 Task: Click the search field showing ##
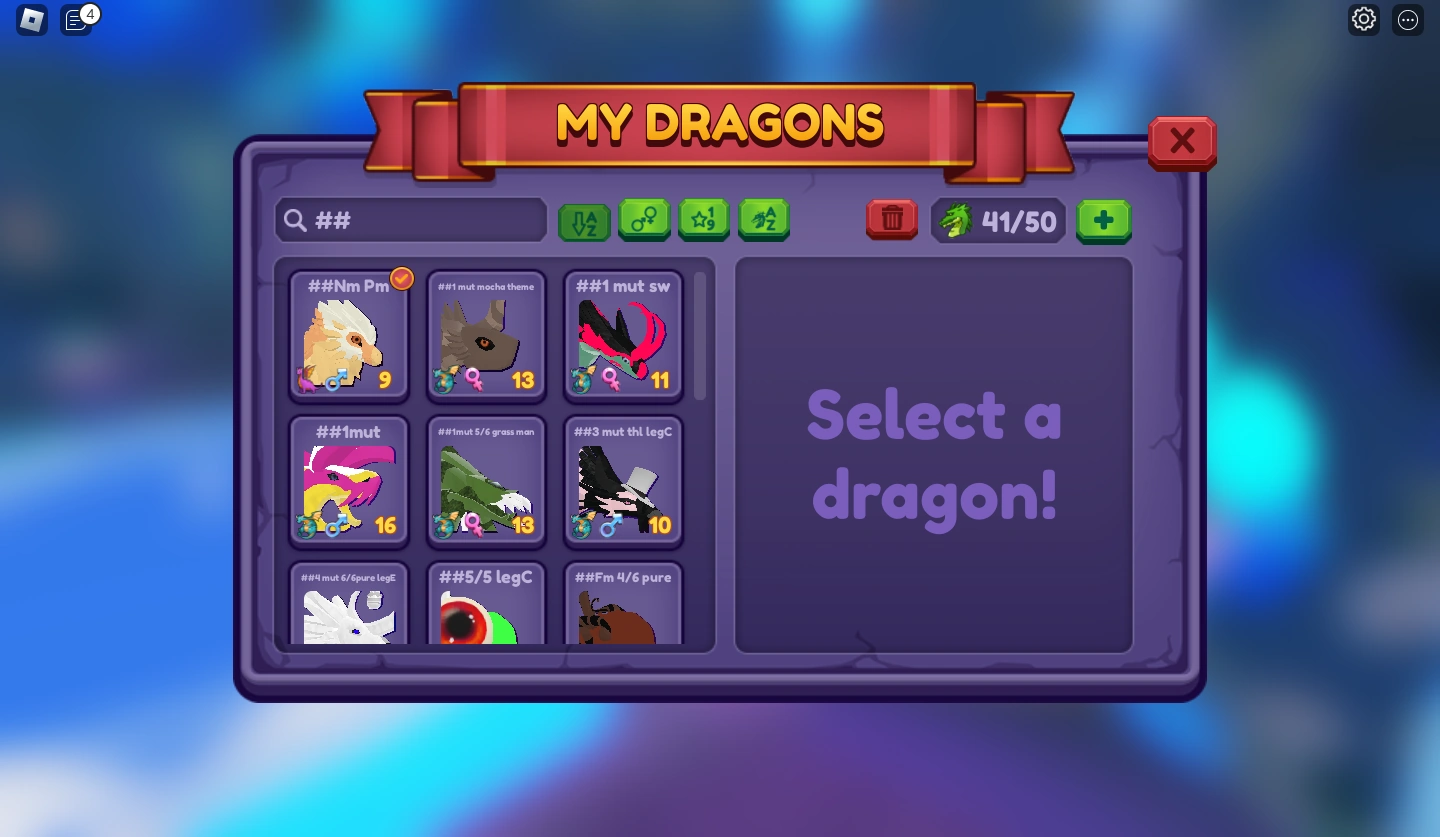pyautogui.click(x=410, y=220)
